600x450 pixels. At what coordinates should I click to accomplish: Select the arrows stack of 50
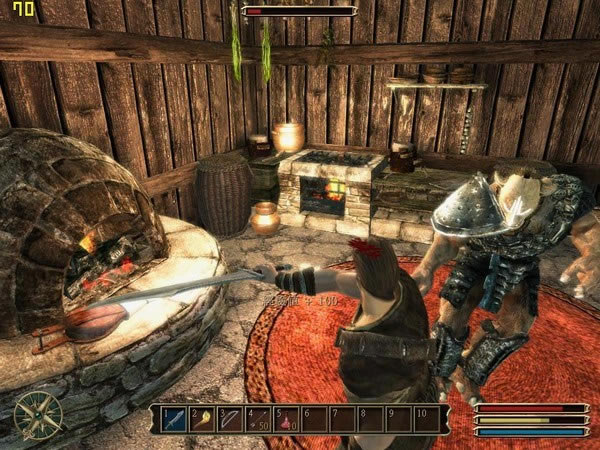[259, 418]
